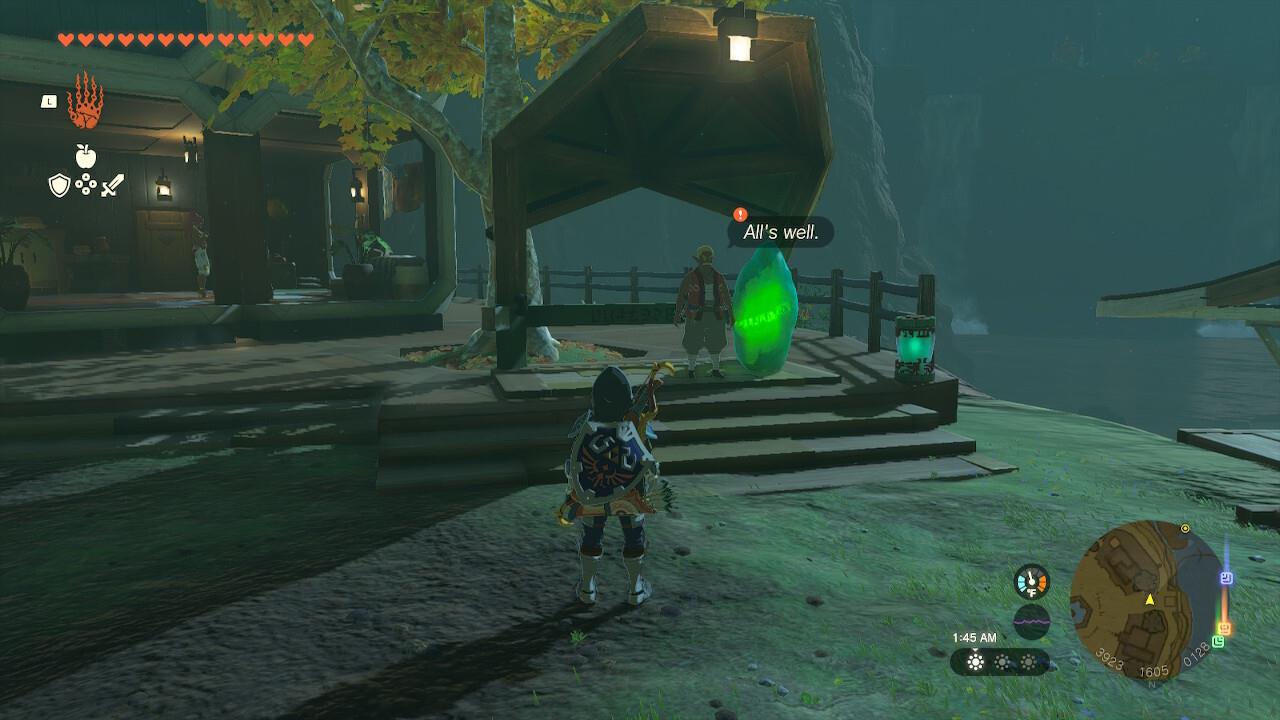Open the temperature gauge showing Fahrenheit
The height and width of the screenshot is (720, 1280).
coord(1032,580)
